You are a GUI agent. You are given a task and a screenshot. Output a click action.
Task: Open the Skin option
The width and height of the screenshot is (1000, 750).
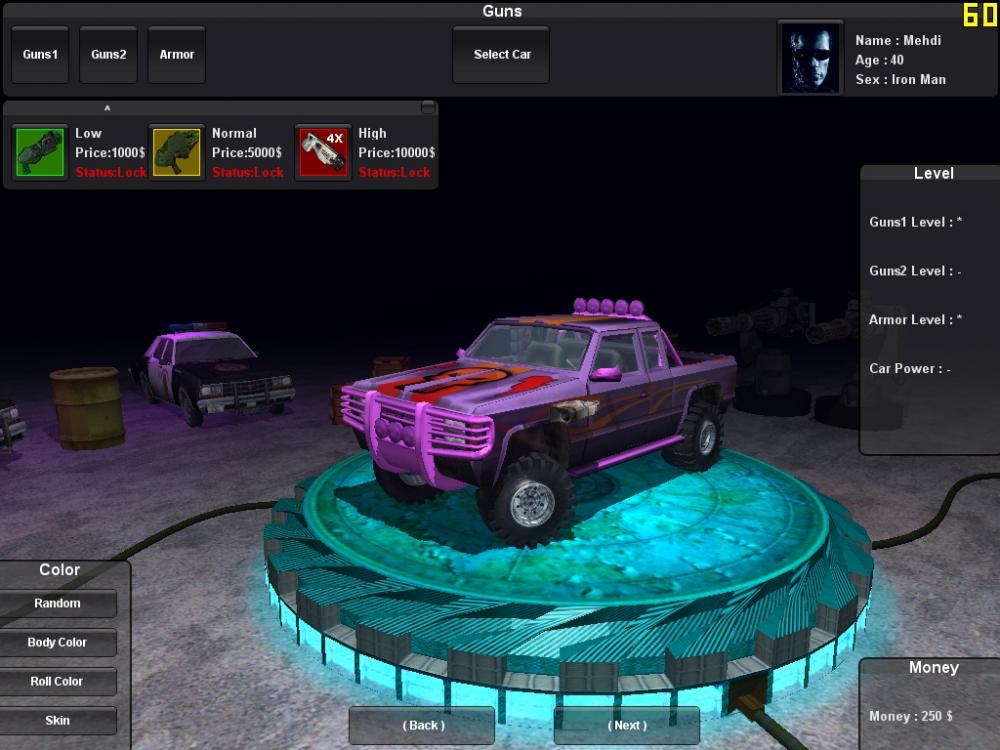(x=57, y=721)
